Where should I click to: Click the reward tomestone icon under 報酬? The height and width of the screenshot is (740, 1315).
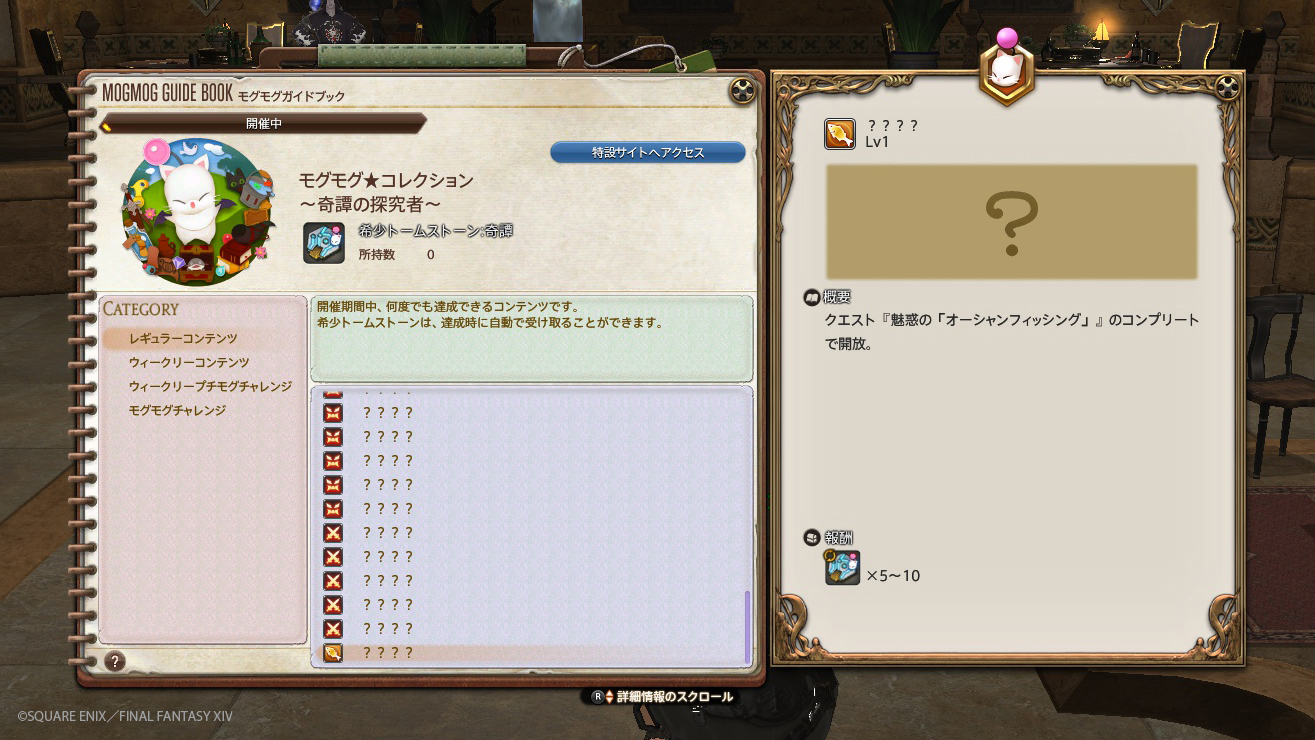[842, 568]
